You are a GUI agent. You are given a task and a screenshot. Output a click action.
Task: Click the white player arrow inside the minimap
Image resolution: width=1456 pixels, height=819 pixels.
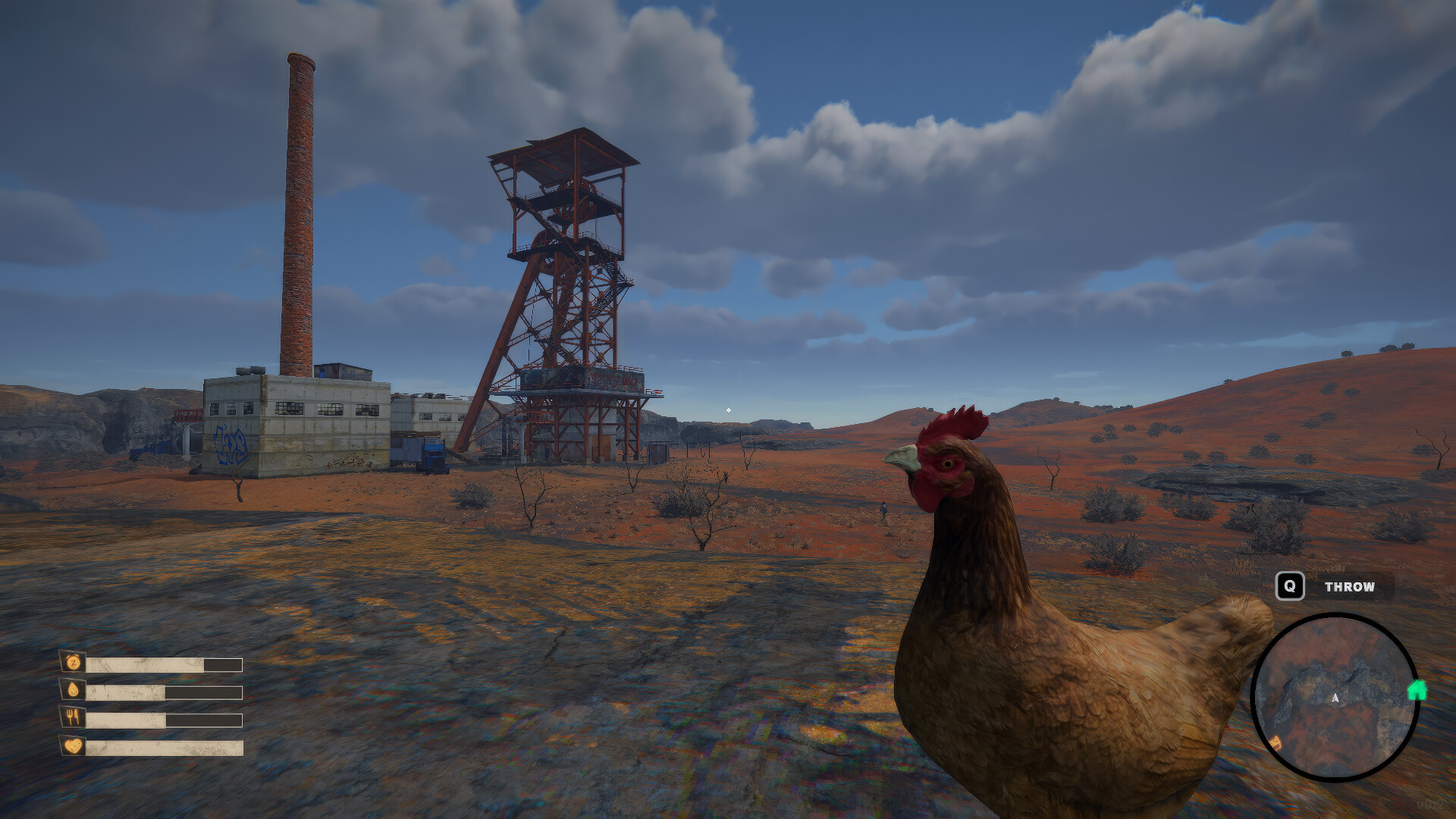point(1335,698)
